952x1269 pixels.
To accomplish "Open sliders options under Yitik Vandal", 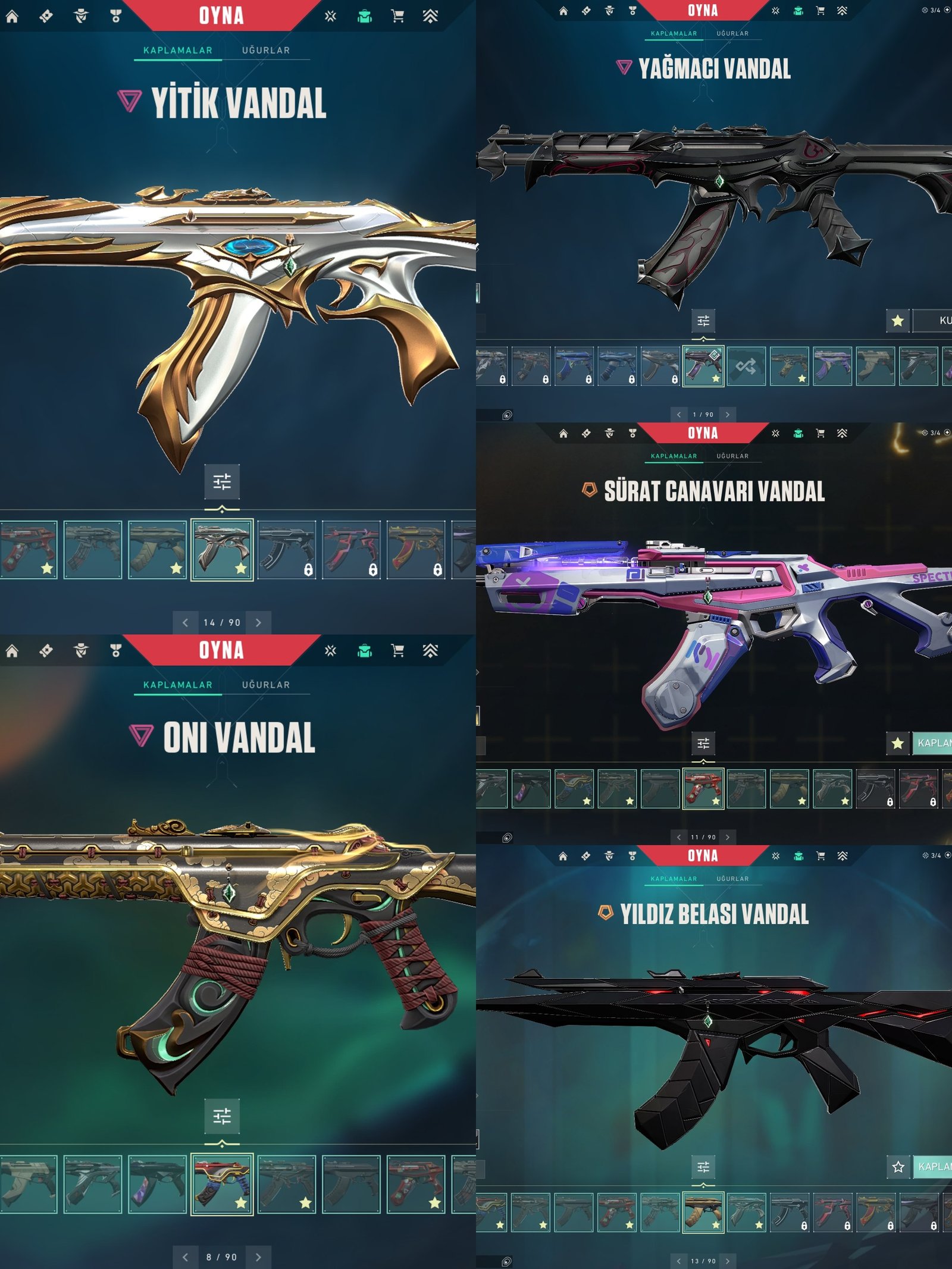I will point(222,481).
